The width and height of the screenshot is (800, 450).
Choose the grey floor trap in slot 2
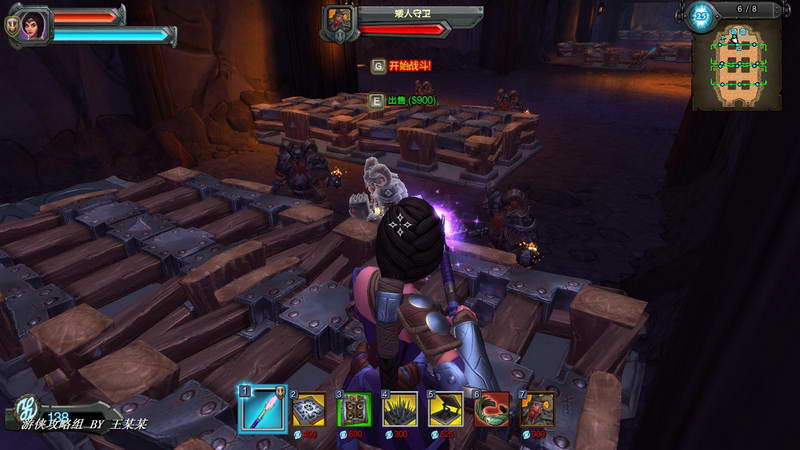[308, 408]
